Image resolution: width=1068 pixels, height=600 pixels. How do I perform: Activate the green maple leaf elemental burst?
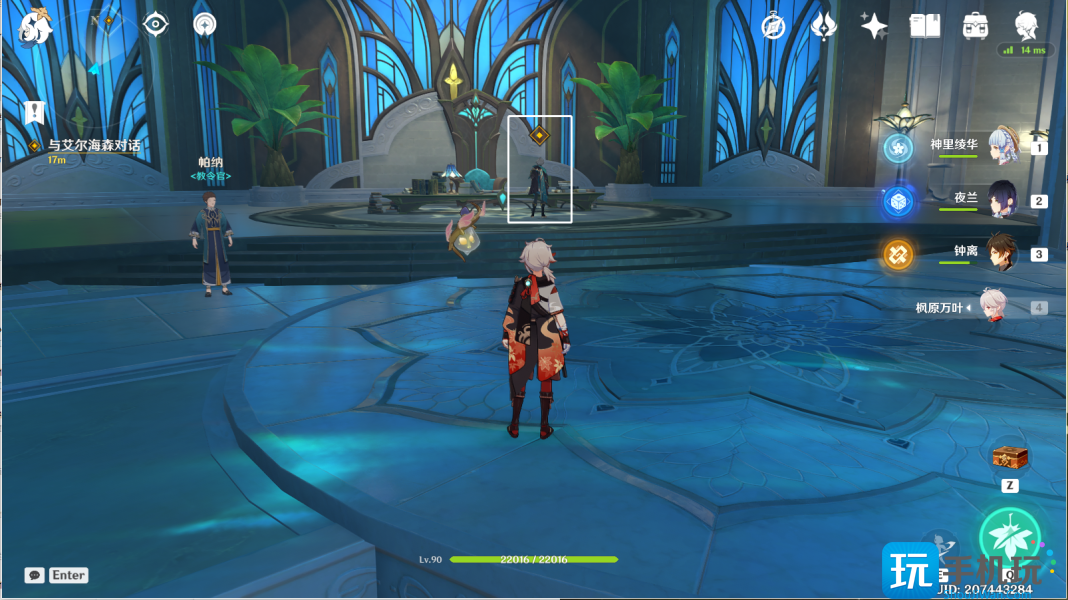coord(1010,538)
